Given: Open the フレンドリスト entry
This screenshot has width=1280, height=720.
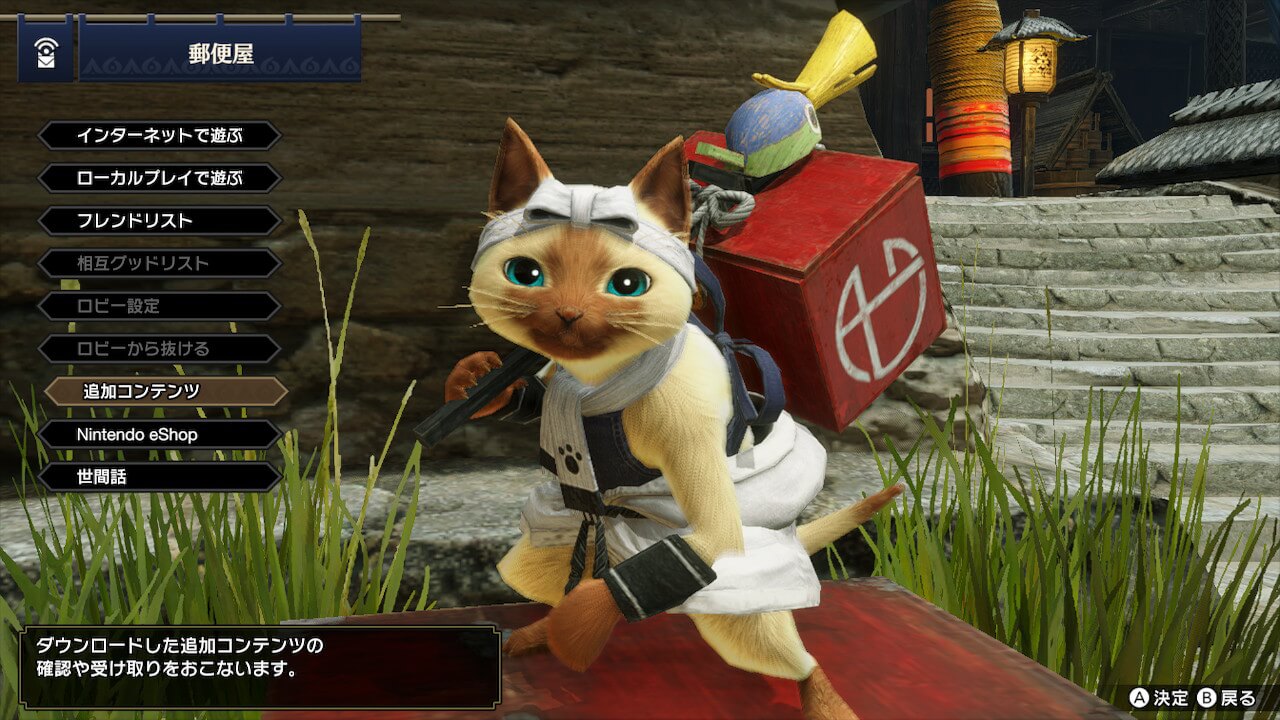Looking at the screenshot, I should click(x=159, y=220).
